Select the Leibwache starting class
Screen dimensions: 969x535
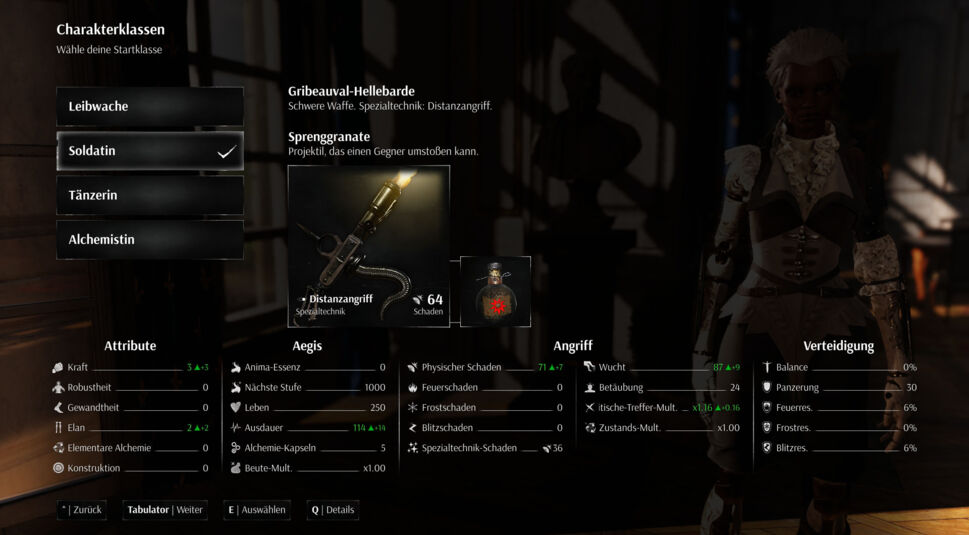(x=150, y=106)
